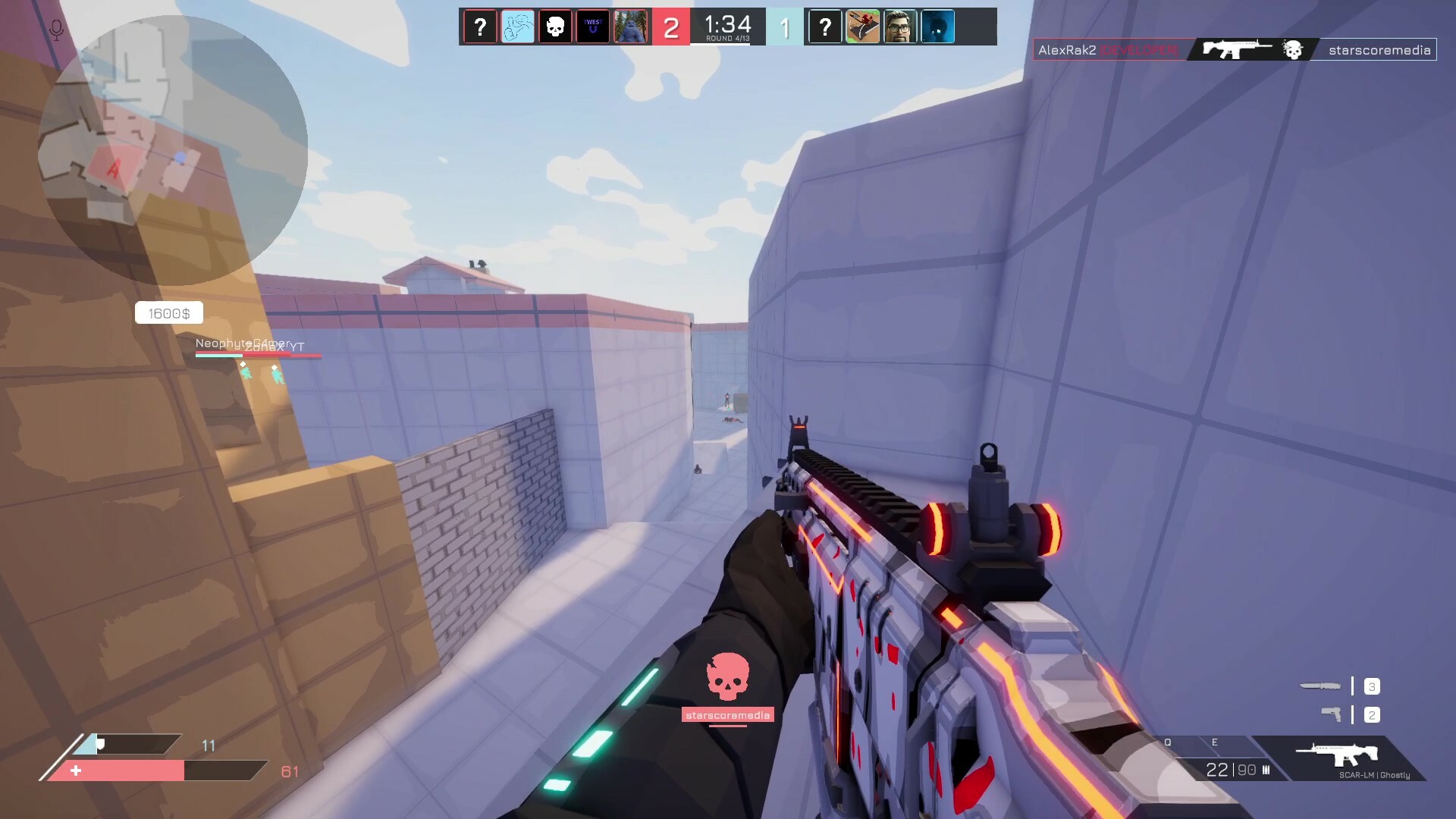Click the round timer showing 1:34

coord(727,22)
